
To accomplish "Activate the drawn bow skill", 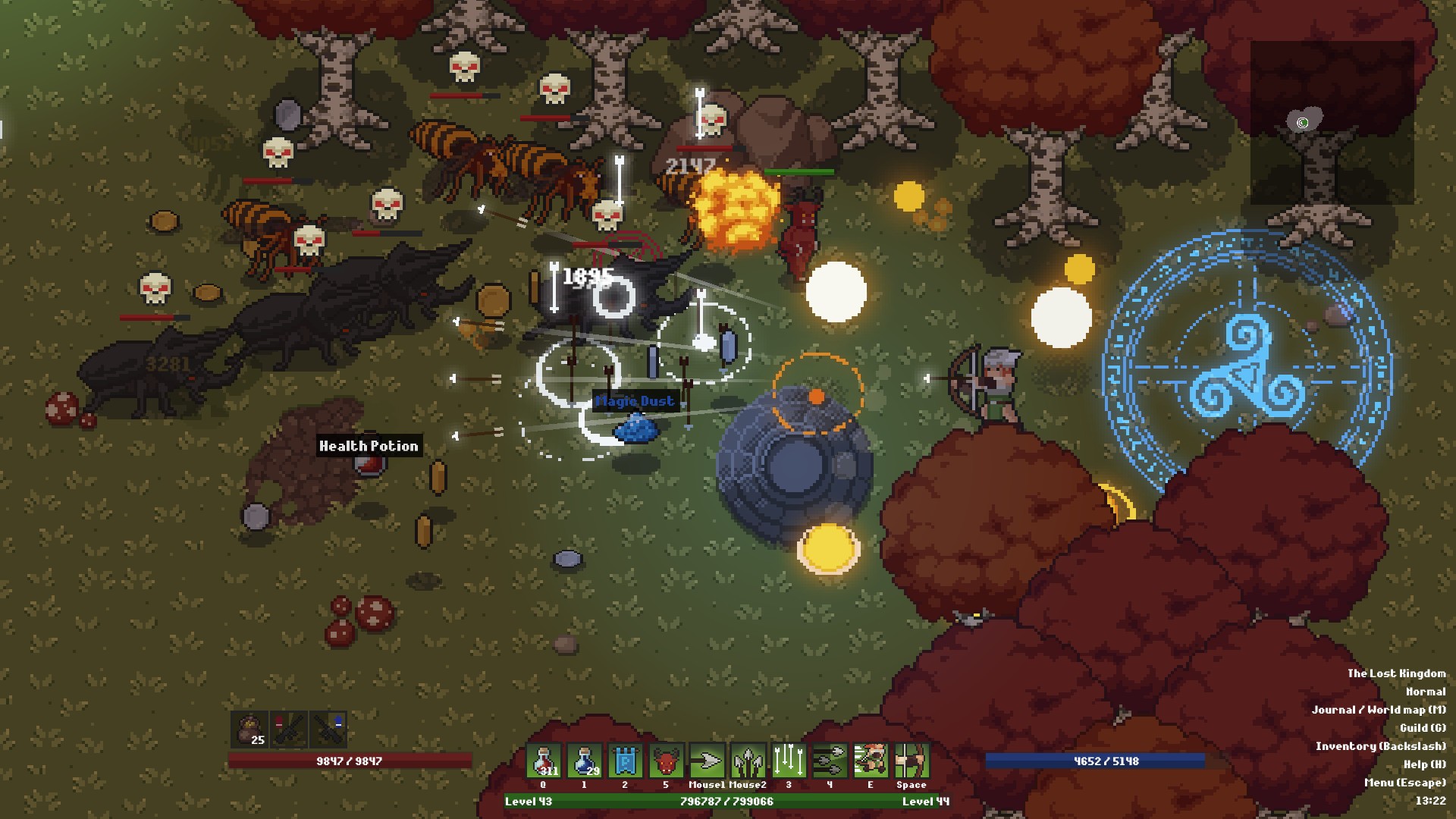I will click(912, 761).
